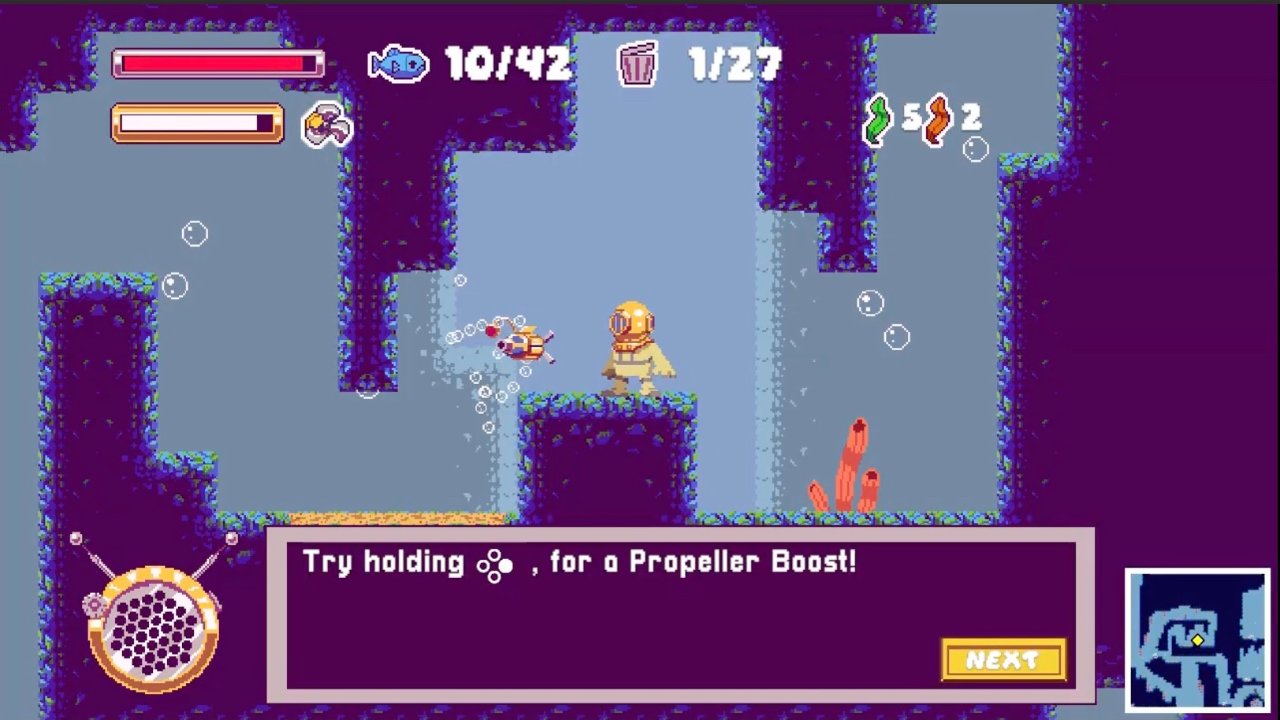The width and height of the screenshot is (1280, 720).
Task: Select the propeller ability icon beside the bar
Action: (326, 123)
